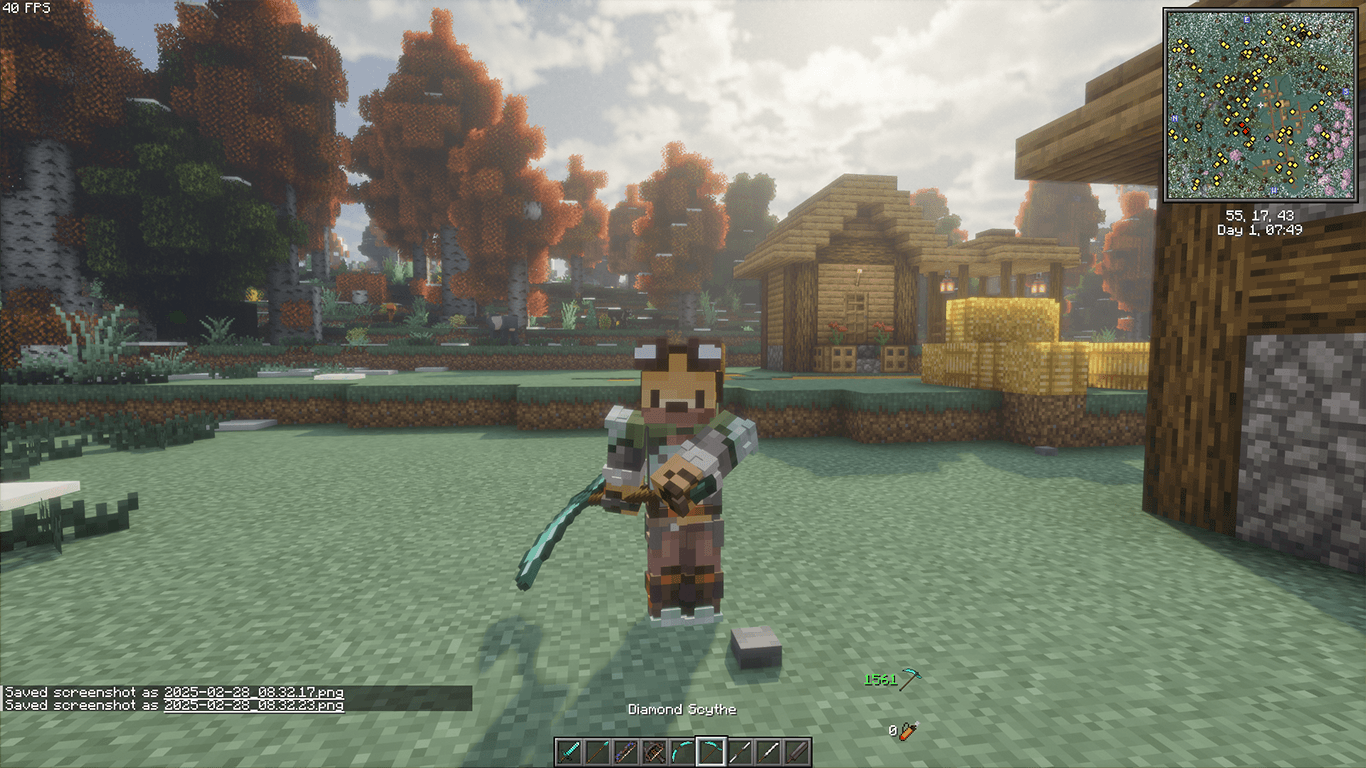This screenshot has height=768, width=1366.
Task: Select the dark pike in the last hotbar slot
Action: click(798, 751)
